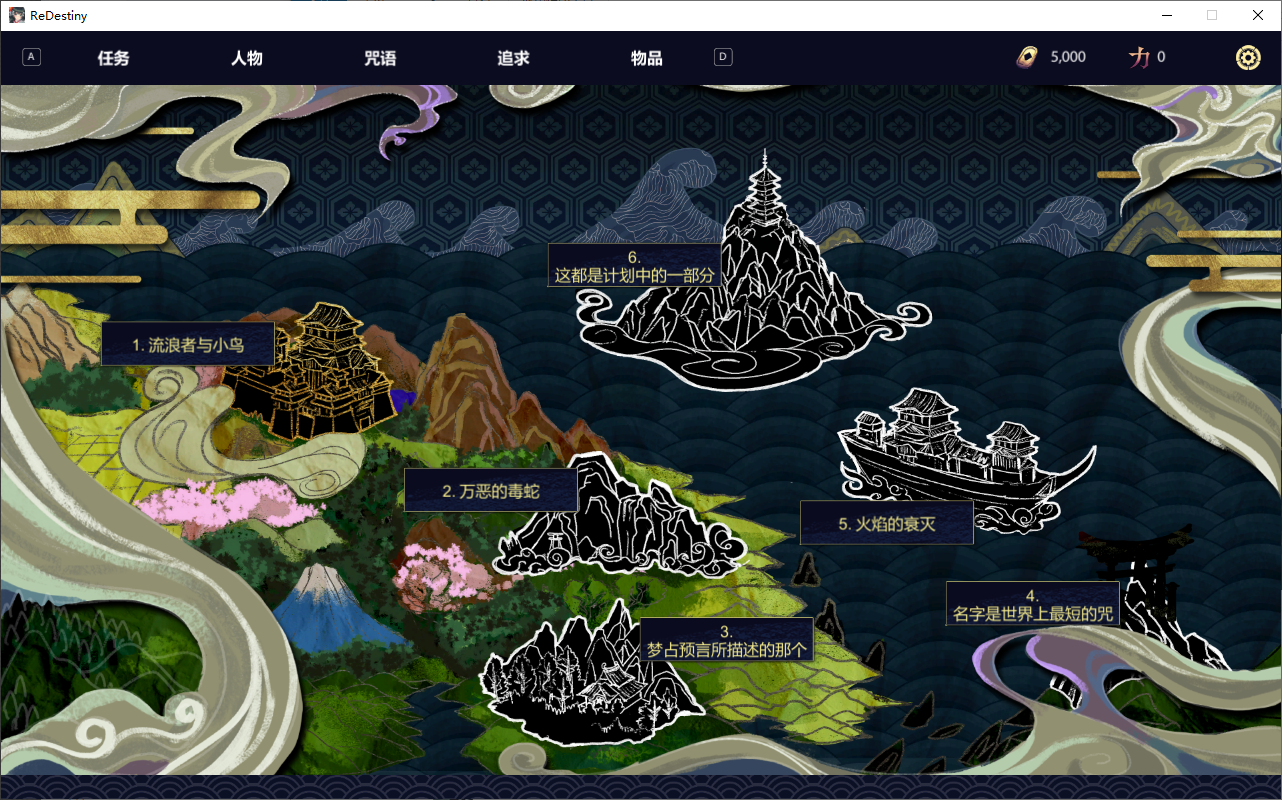Minimize the ReDestiny window
Screen dimensions: 1282x800
pyautogui.click(x=1166, y=15)
